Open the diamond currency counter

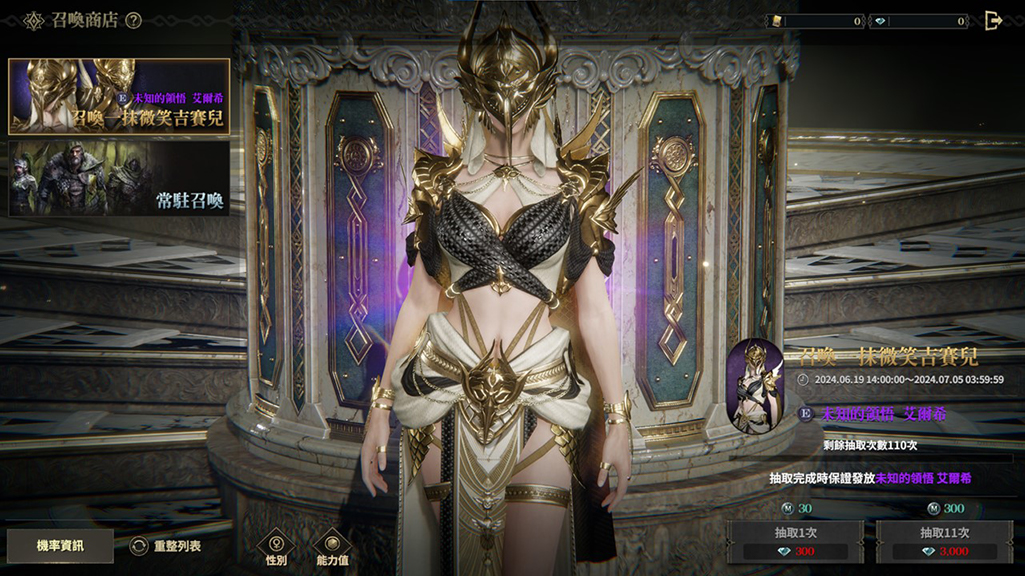coord(919,21)
